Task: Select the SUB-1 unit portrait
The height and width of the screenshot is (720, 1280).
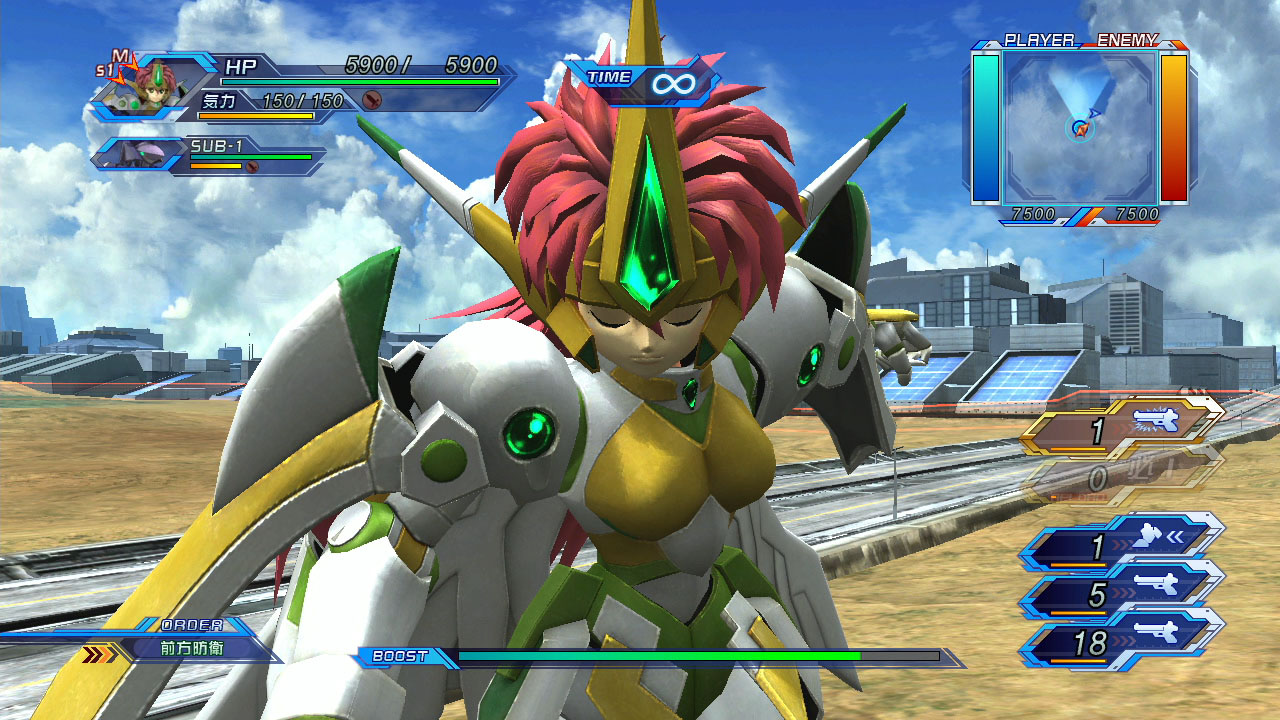Action: point(139,155)
